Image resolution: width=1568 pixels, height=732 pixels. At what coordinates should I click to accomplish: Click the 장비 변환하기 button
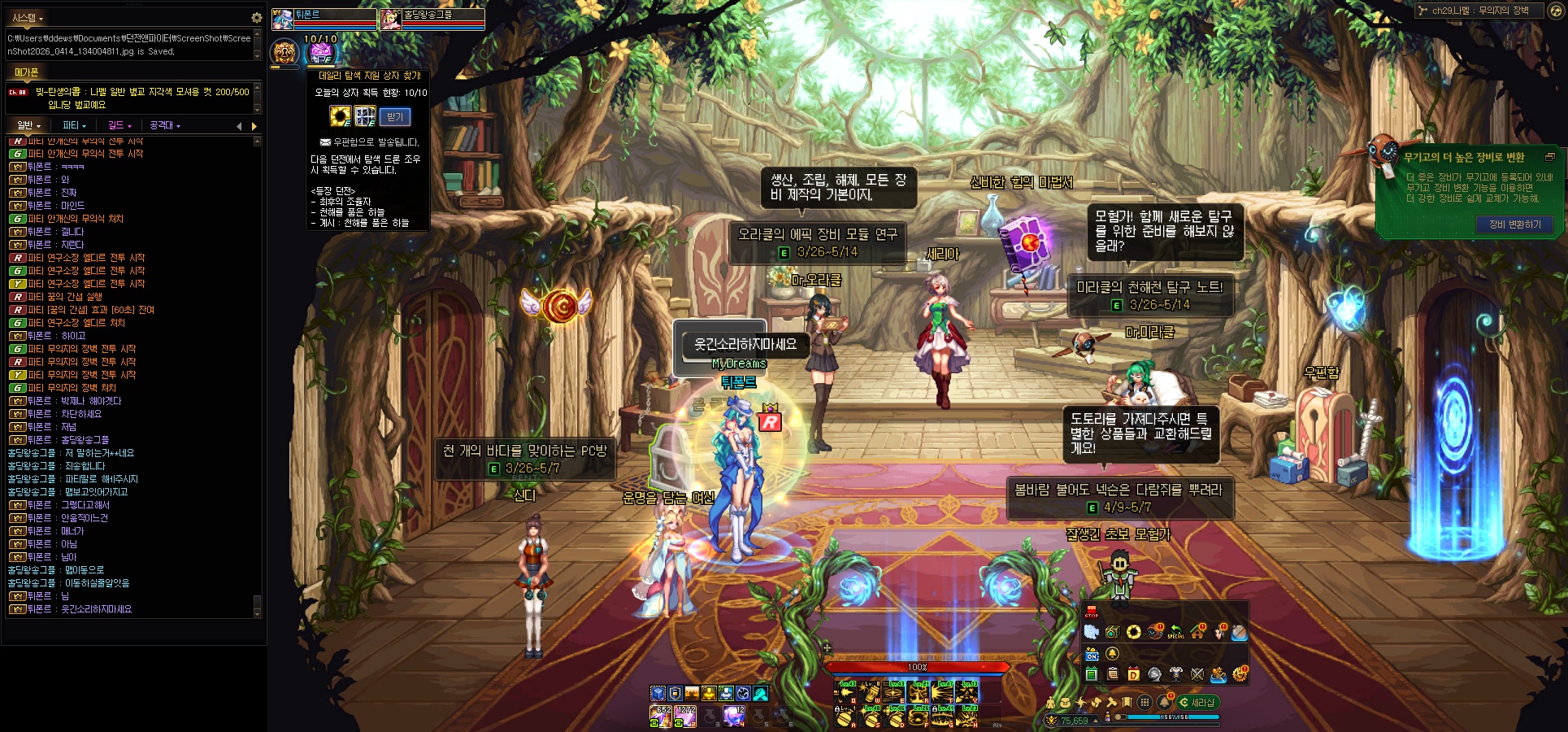[x=1514, y=224]
